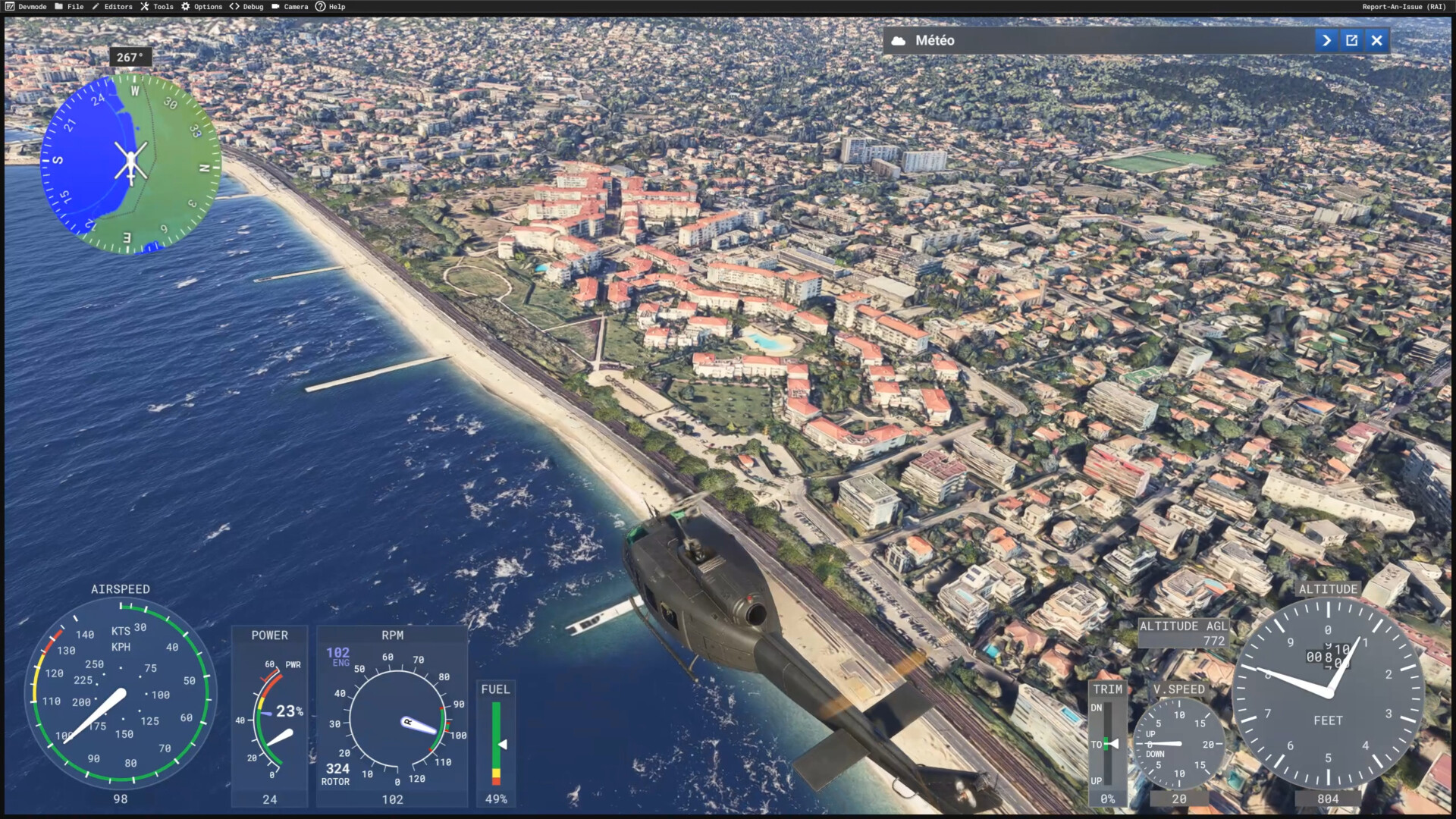Click the compass minimap

[x=130, y=163]
